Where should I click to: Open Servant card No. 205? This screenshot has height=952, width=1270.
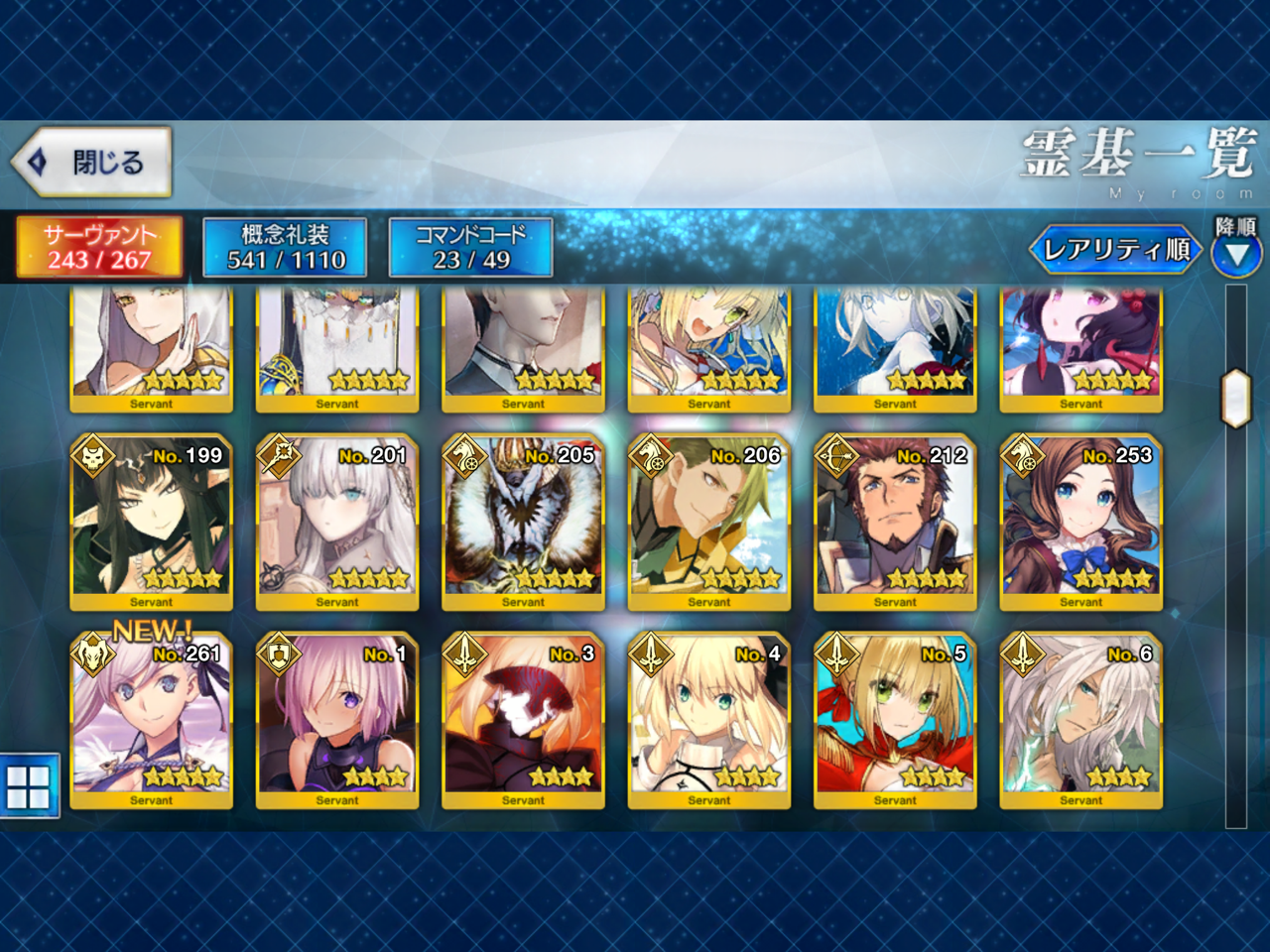[x=523, y=522]
